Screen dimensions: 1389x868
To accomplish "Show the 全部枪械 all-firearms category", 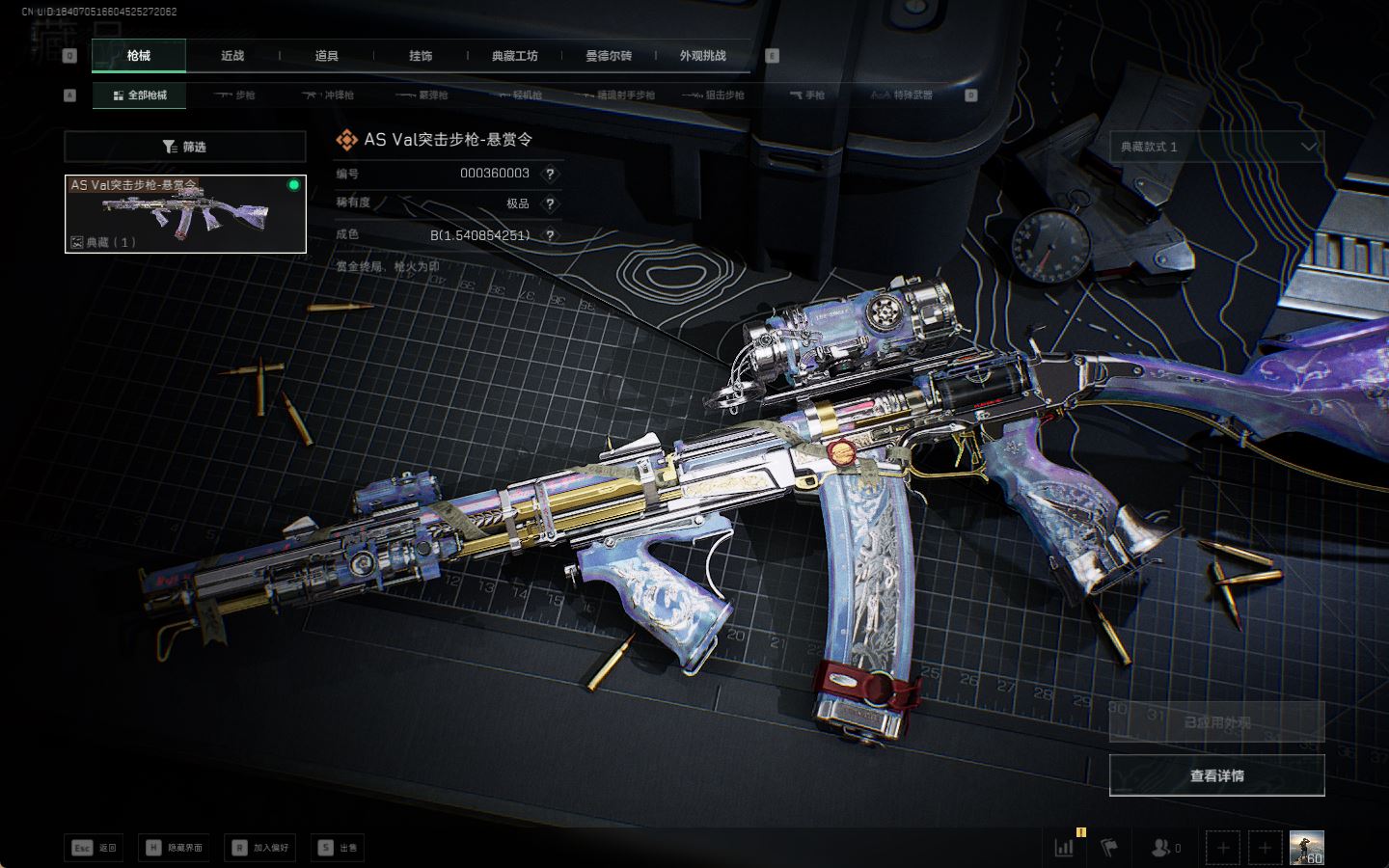I will [140, 95].
